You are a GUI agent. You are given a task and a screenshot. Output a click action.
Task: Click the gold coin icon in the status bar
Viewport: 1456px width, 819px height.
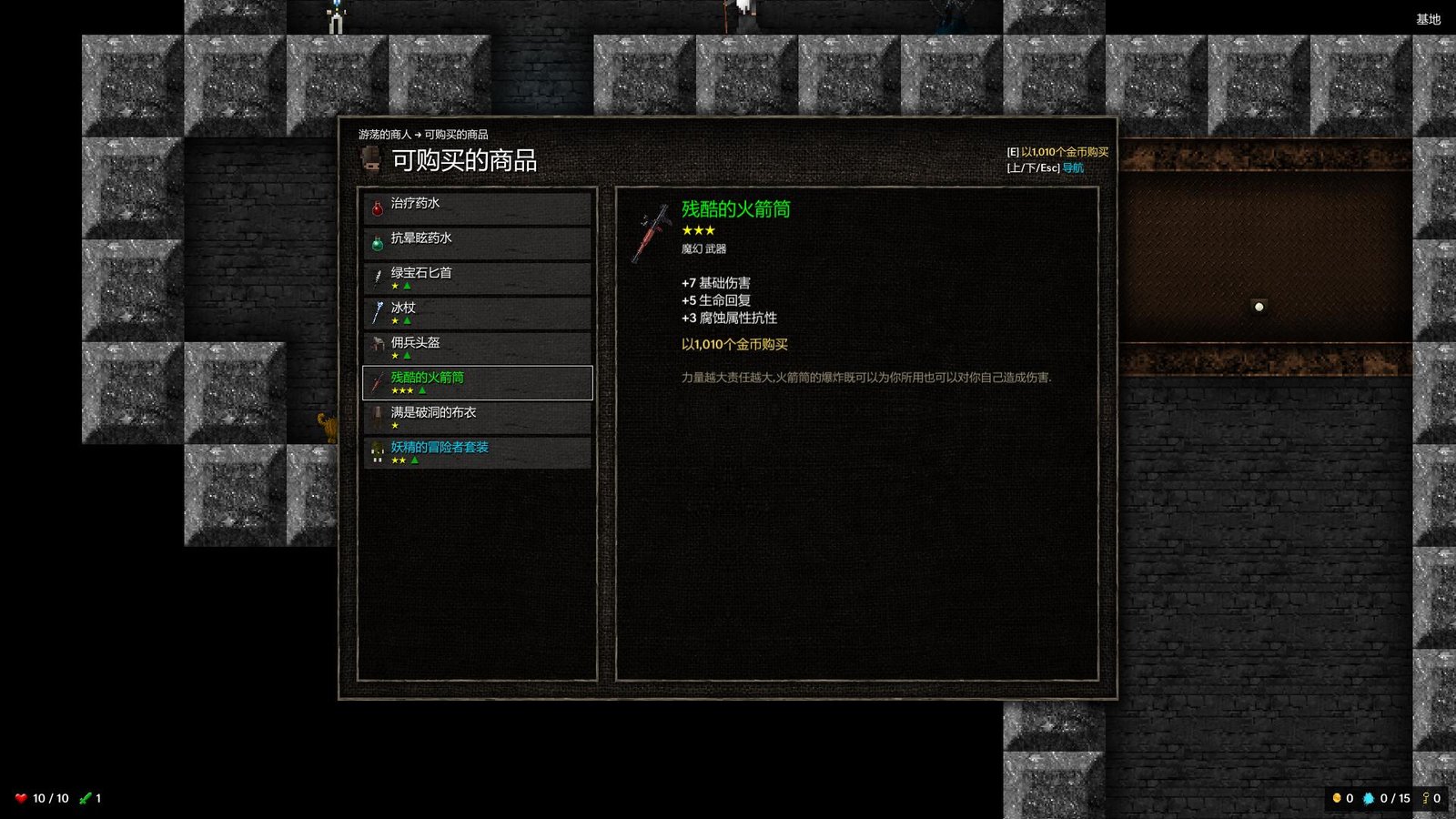pos(1337,797)
